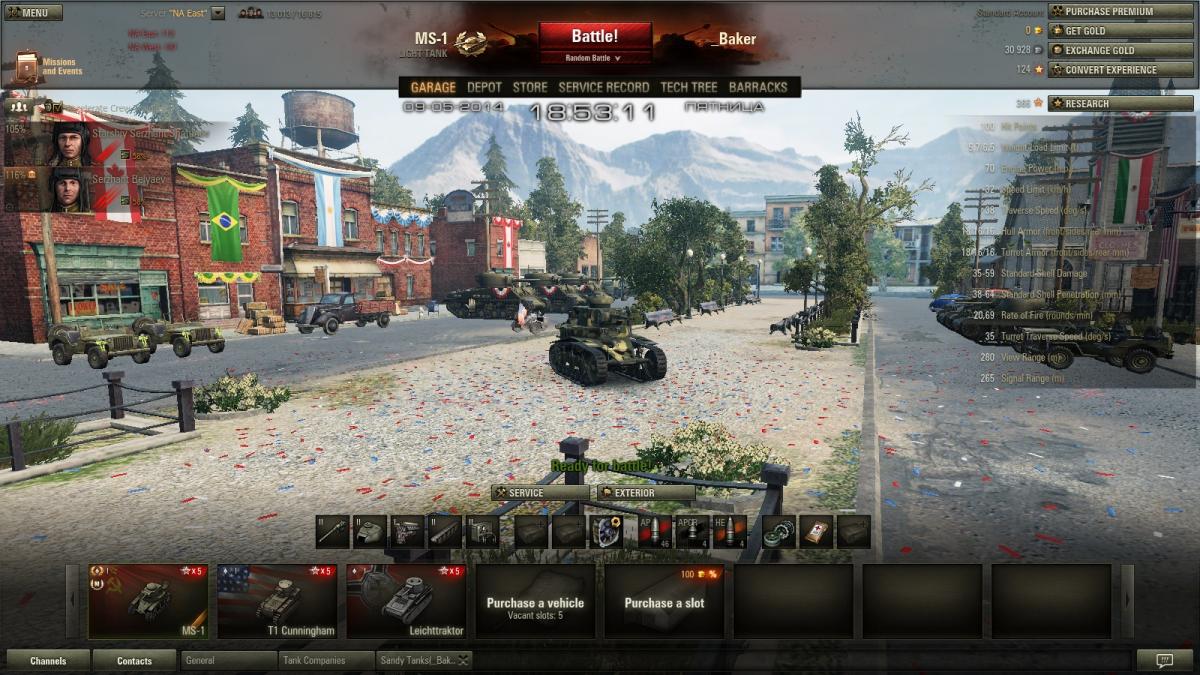Select the T1 Cunningham tank
1200x675 pixels.
277,601
